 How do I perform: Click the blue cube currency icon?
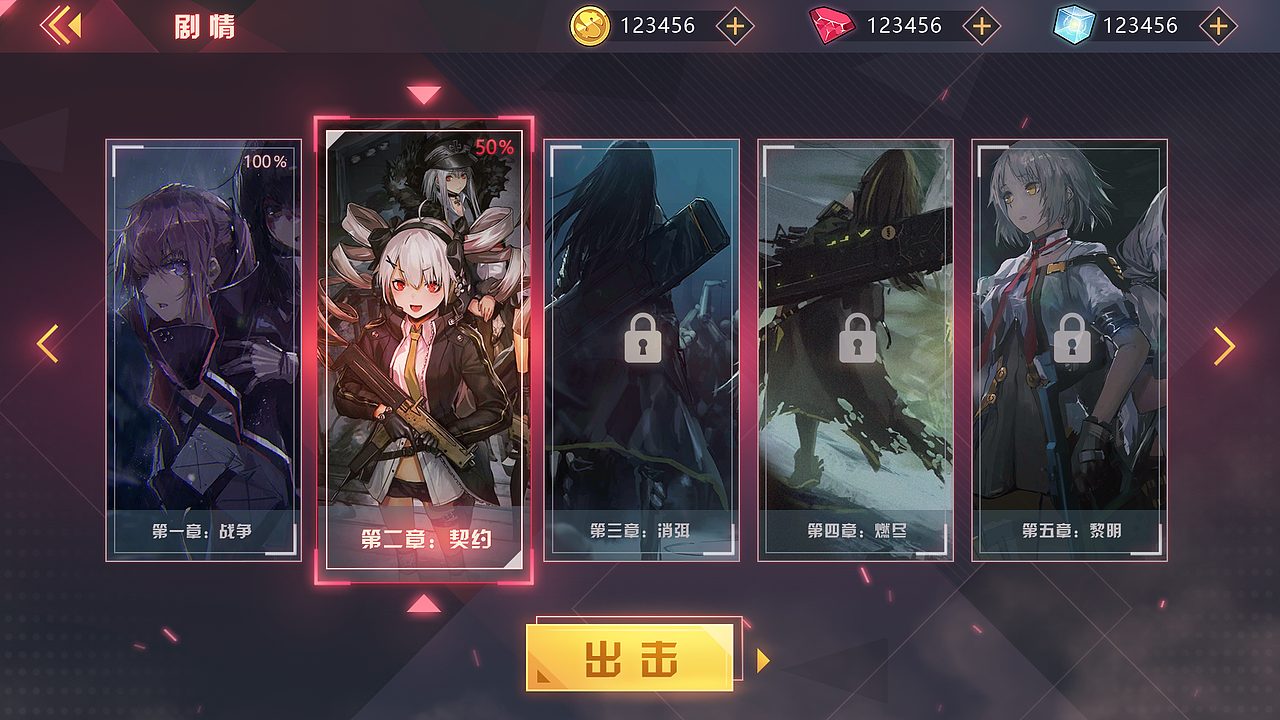1076,24
